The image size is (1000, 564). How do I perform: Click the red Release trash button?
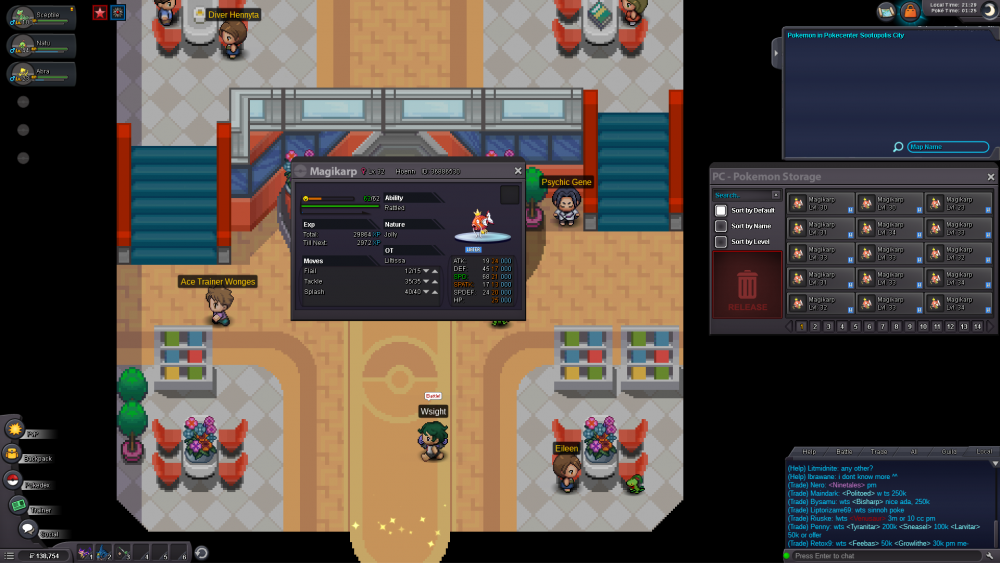[x=747, y=288]
